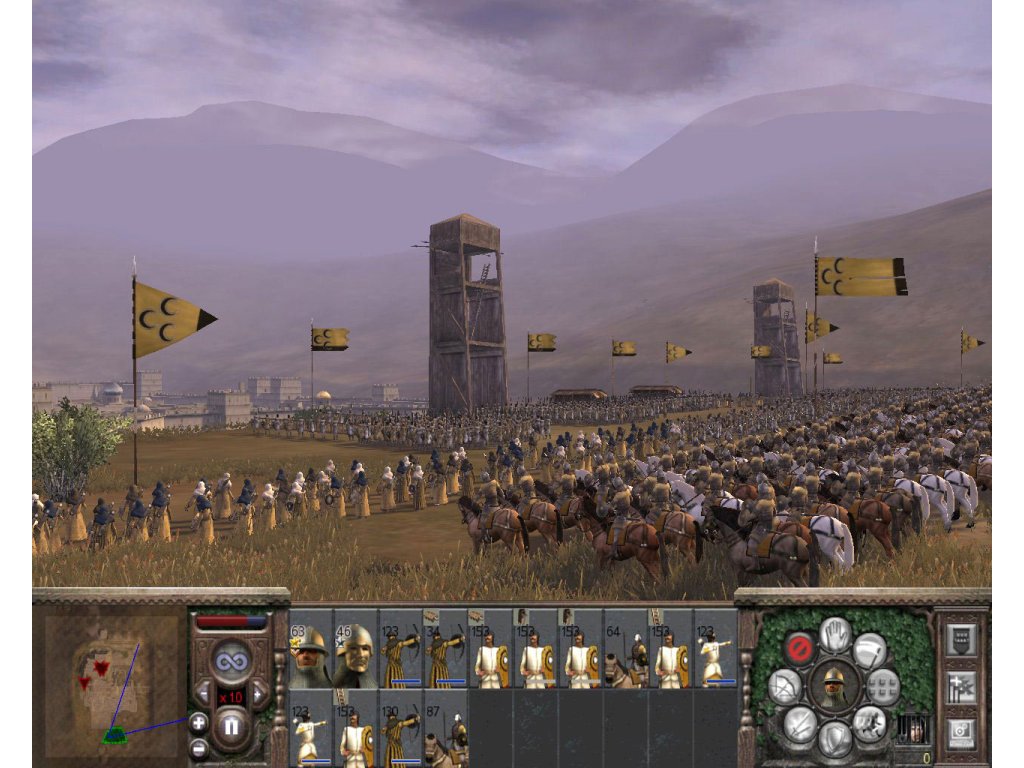Click the grid formation order button
This screenshot has height=768, width=1024.
click(x=884, y=687)
